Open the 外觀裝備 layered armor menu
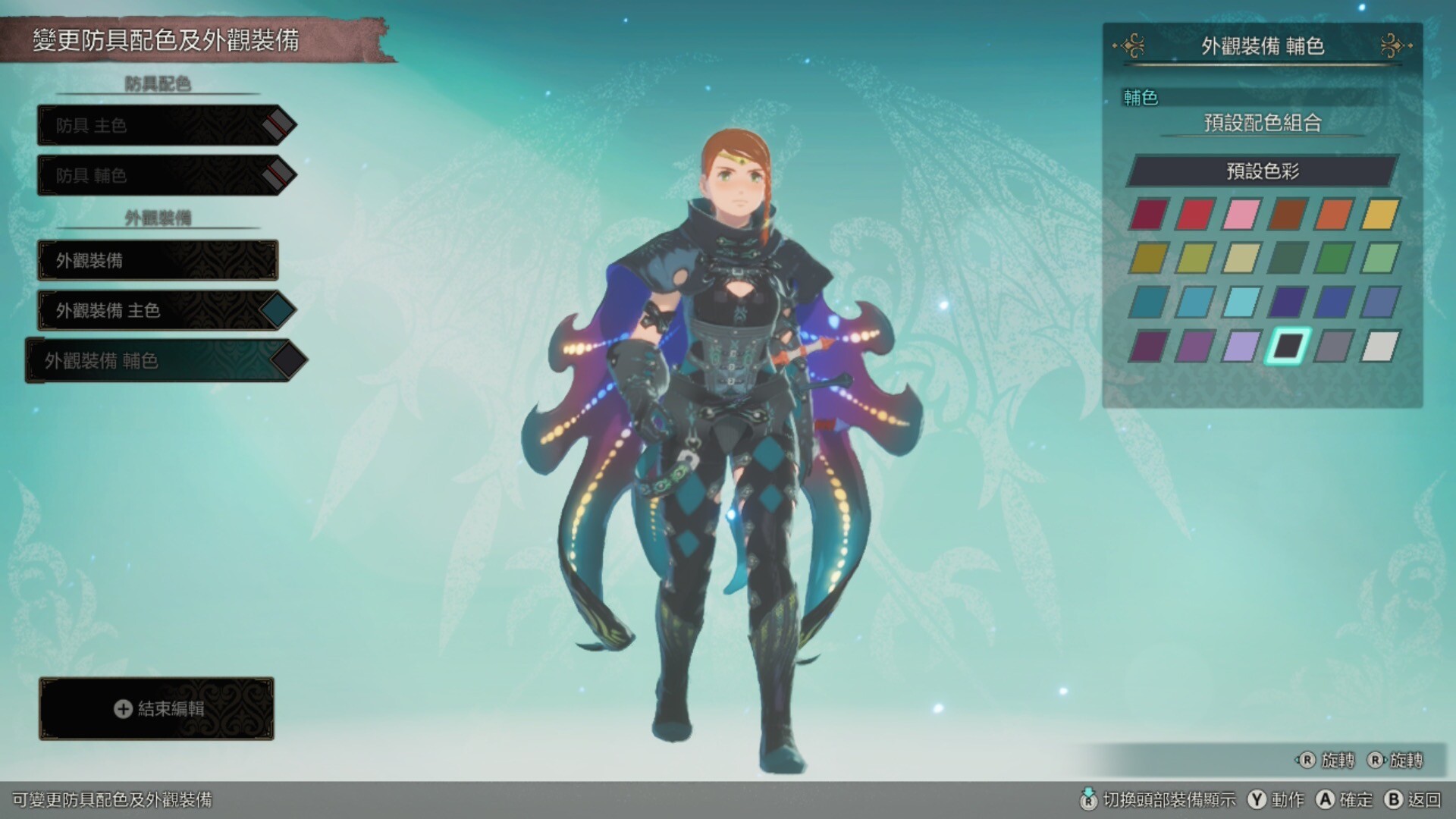This screenshot has height=819, width=1456. 158,260
